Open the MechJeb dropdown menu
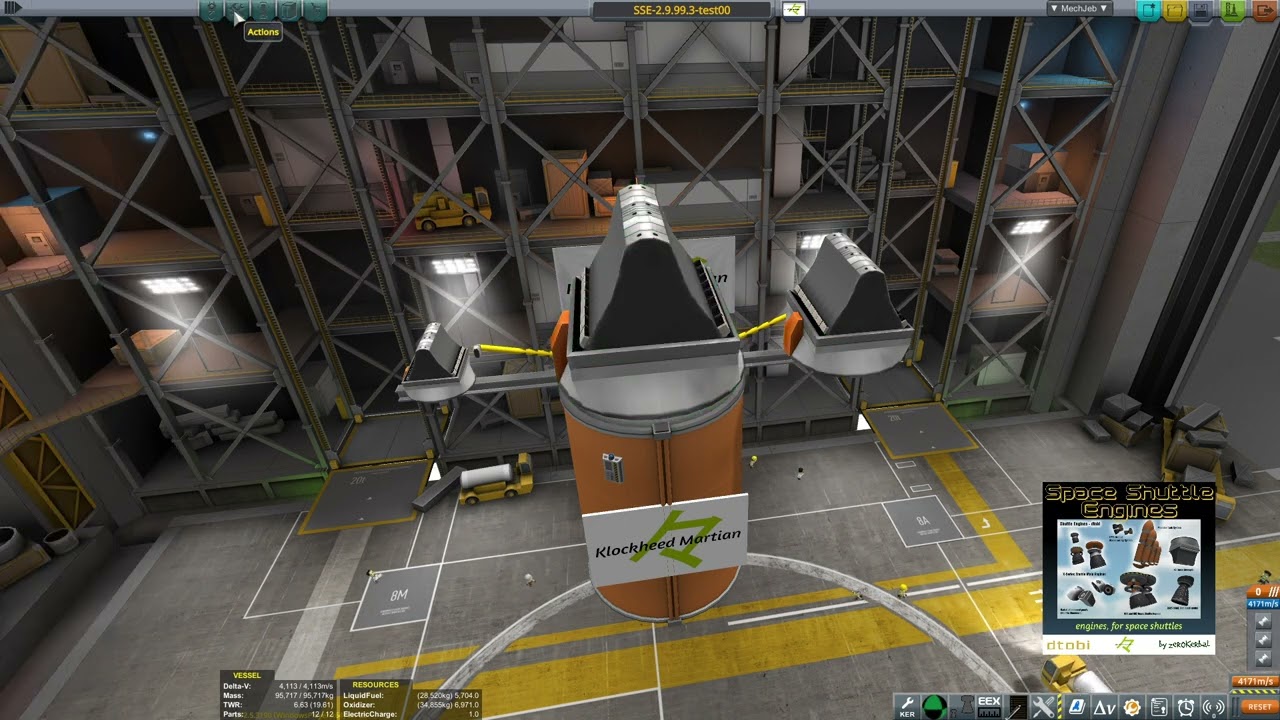The width and height of the screenshot is (1280, 720). (1079, 9)
